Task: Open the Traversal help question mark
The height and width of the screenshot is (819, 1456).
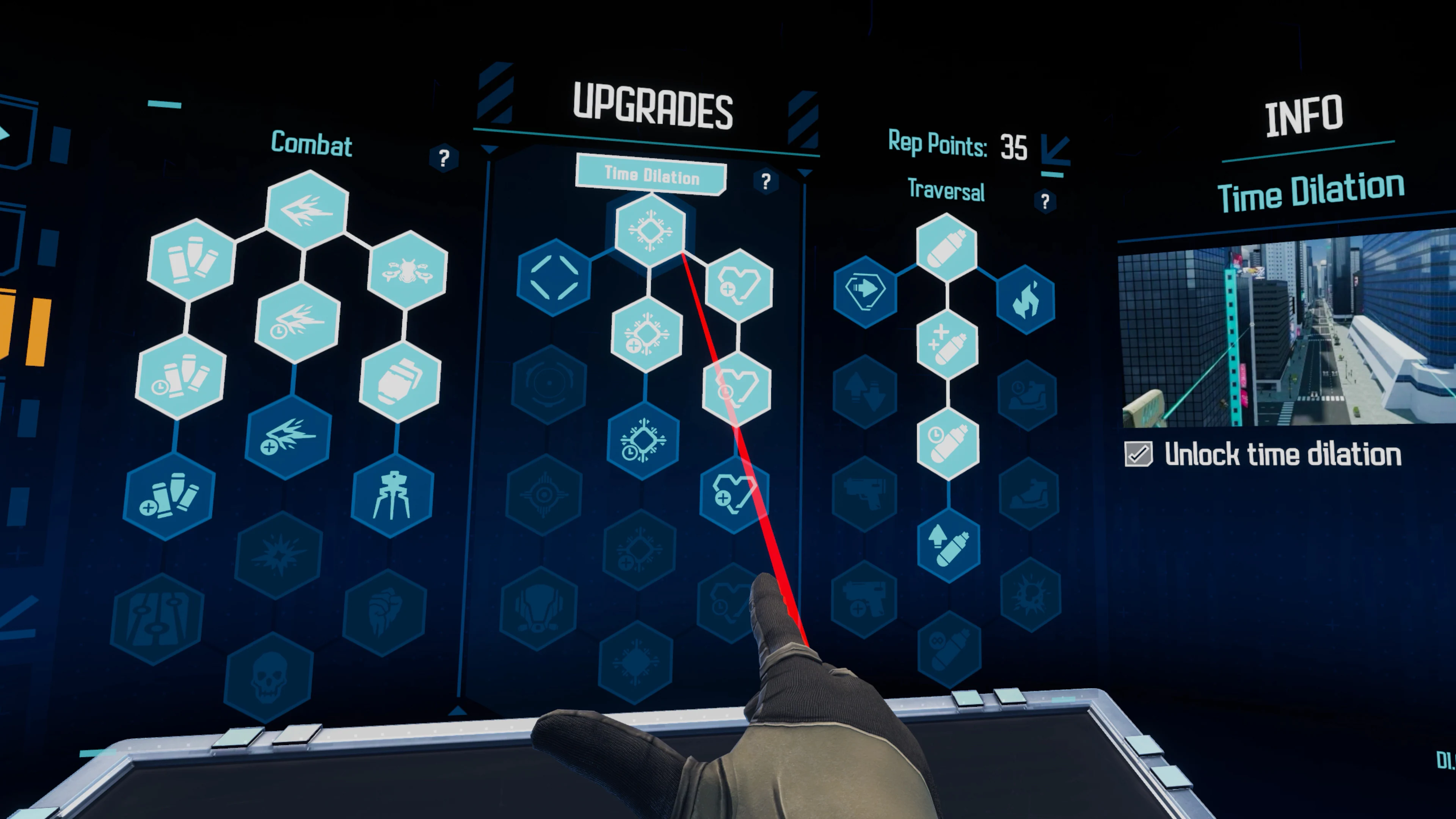Action: pos(1045,202)
